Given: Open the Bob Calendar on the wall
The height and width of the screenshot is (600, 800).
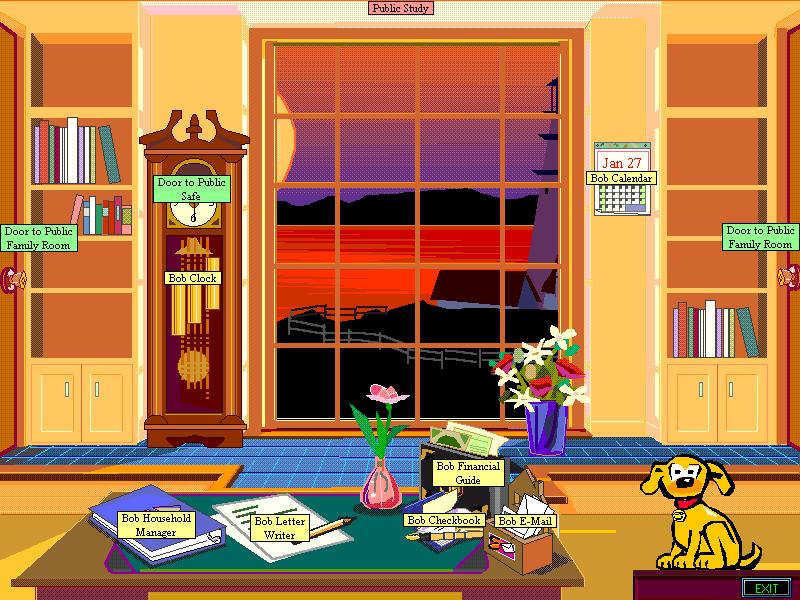Looking at the screenshot, I should coord(621,178).
